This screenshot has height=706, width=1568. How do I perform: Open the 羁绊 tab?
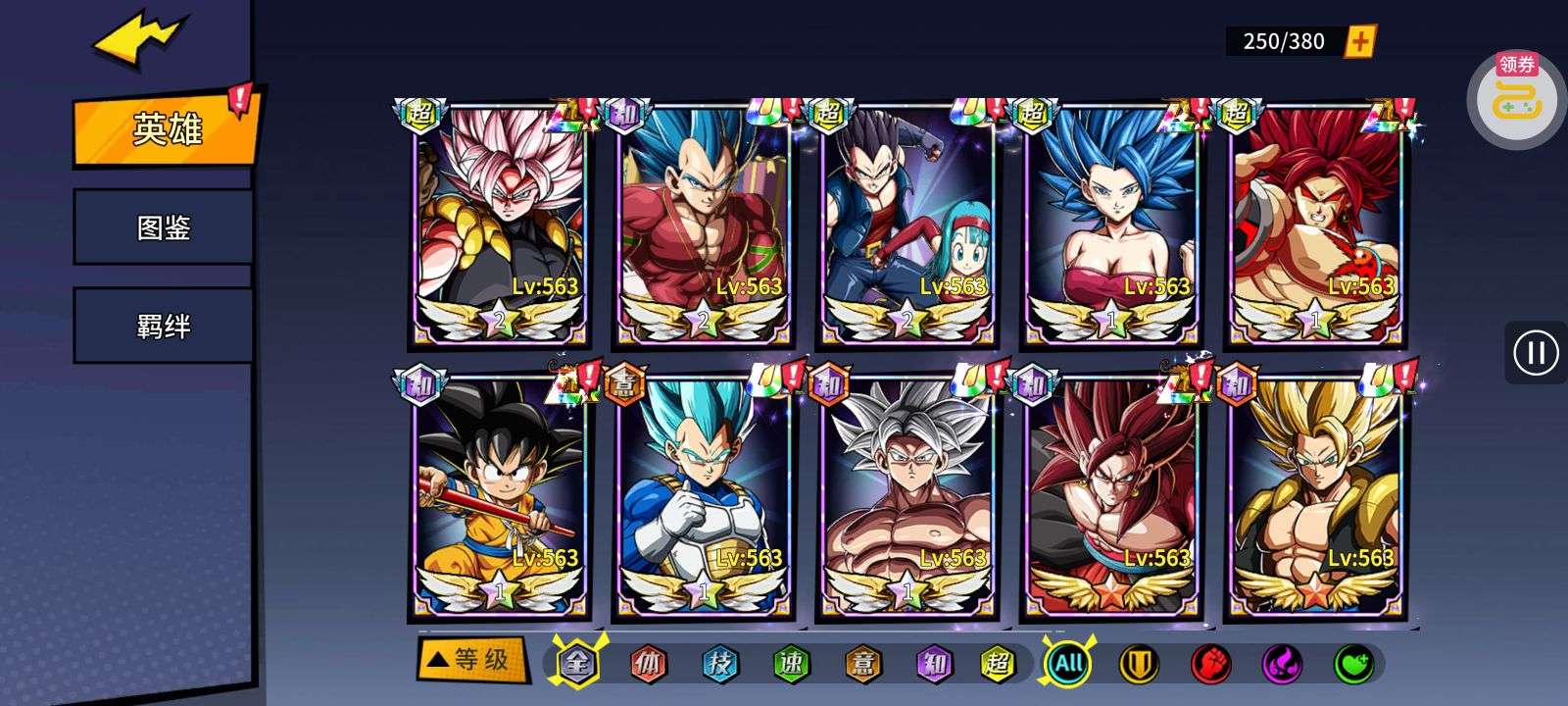tap(163, 326)
